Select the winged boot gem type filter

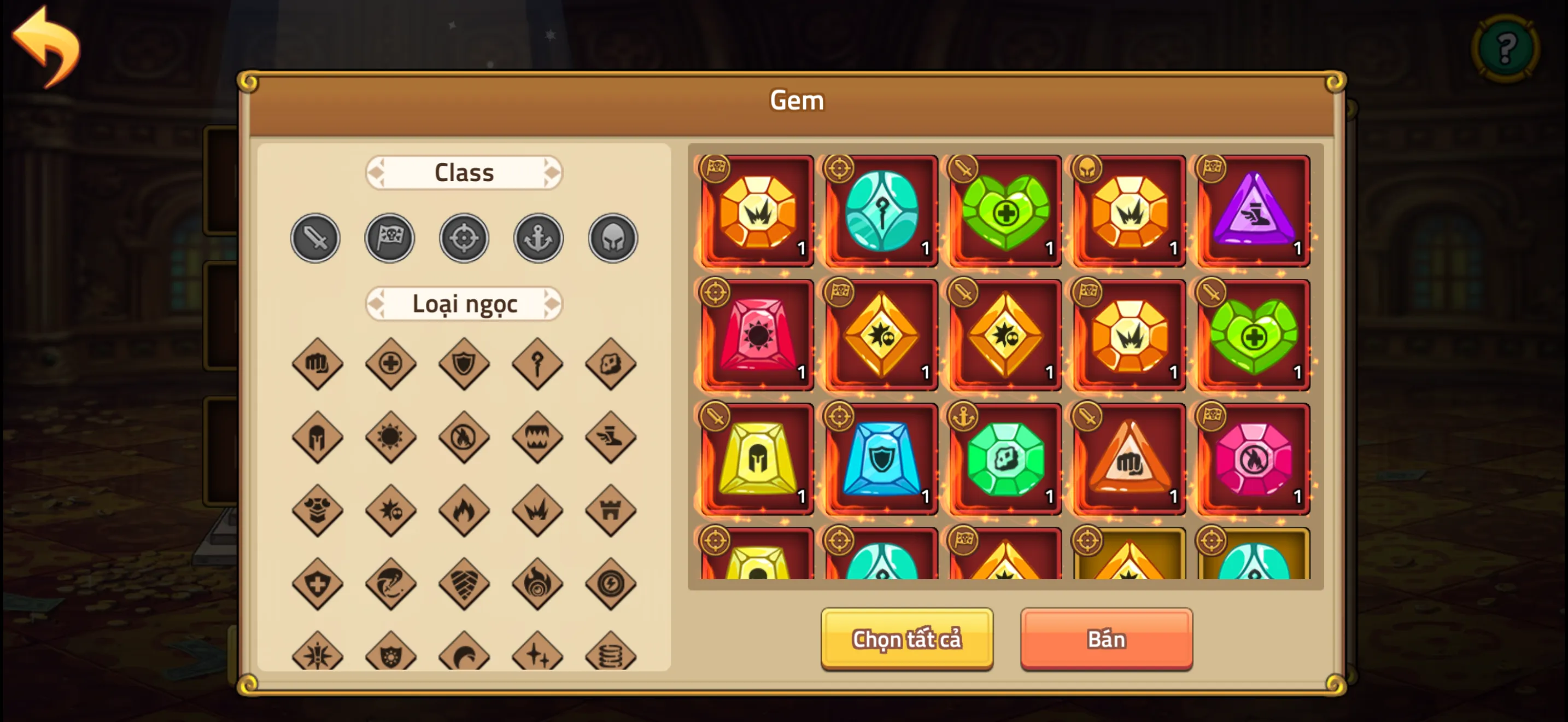pyautogui.click(x=611, y=437)
